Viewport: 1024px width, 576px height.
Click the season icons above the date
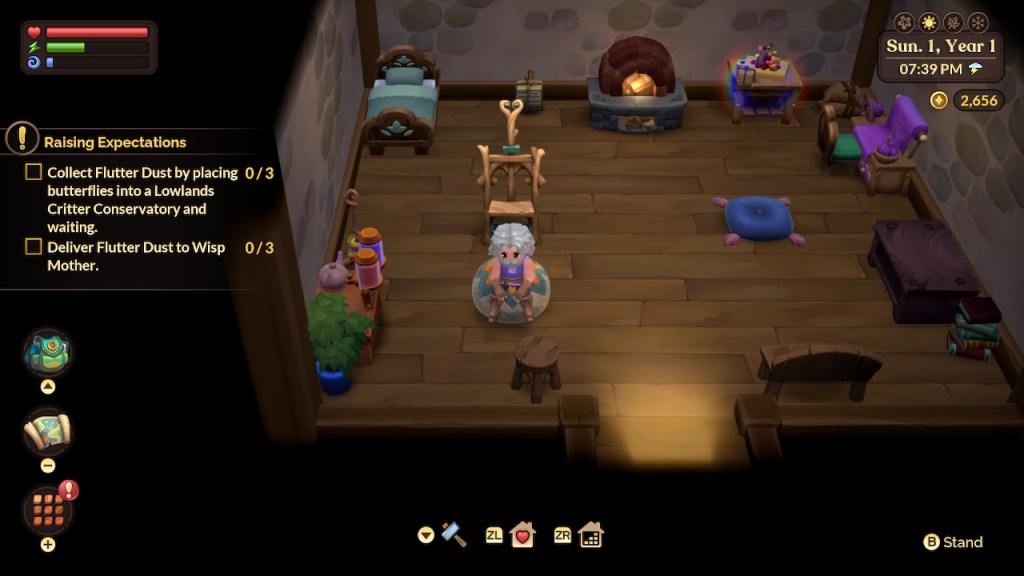(x=940, y=22)
